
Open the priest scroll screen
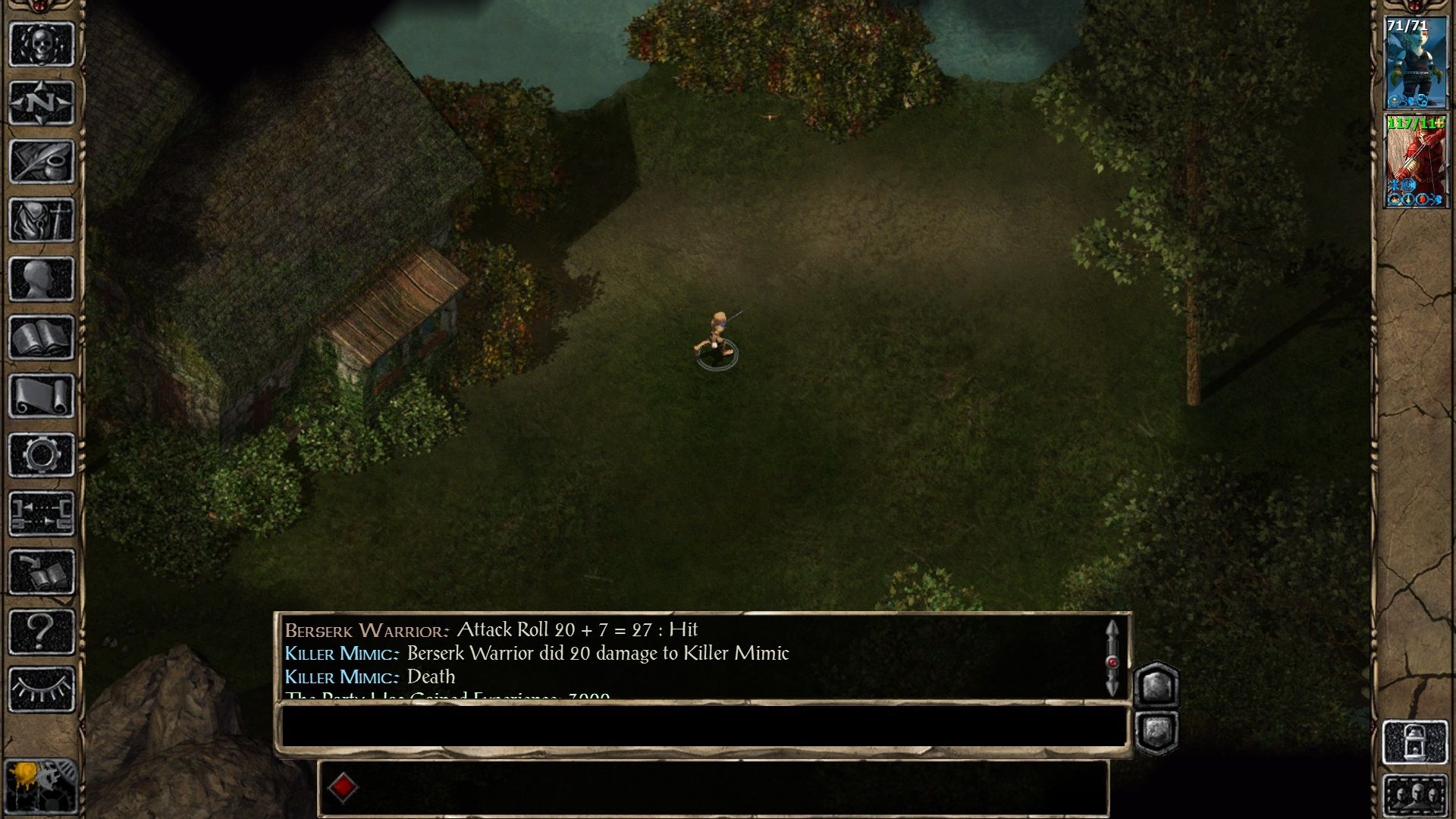(x=42, y=396)
